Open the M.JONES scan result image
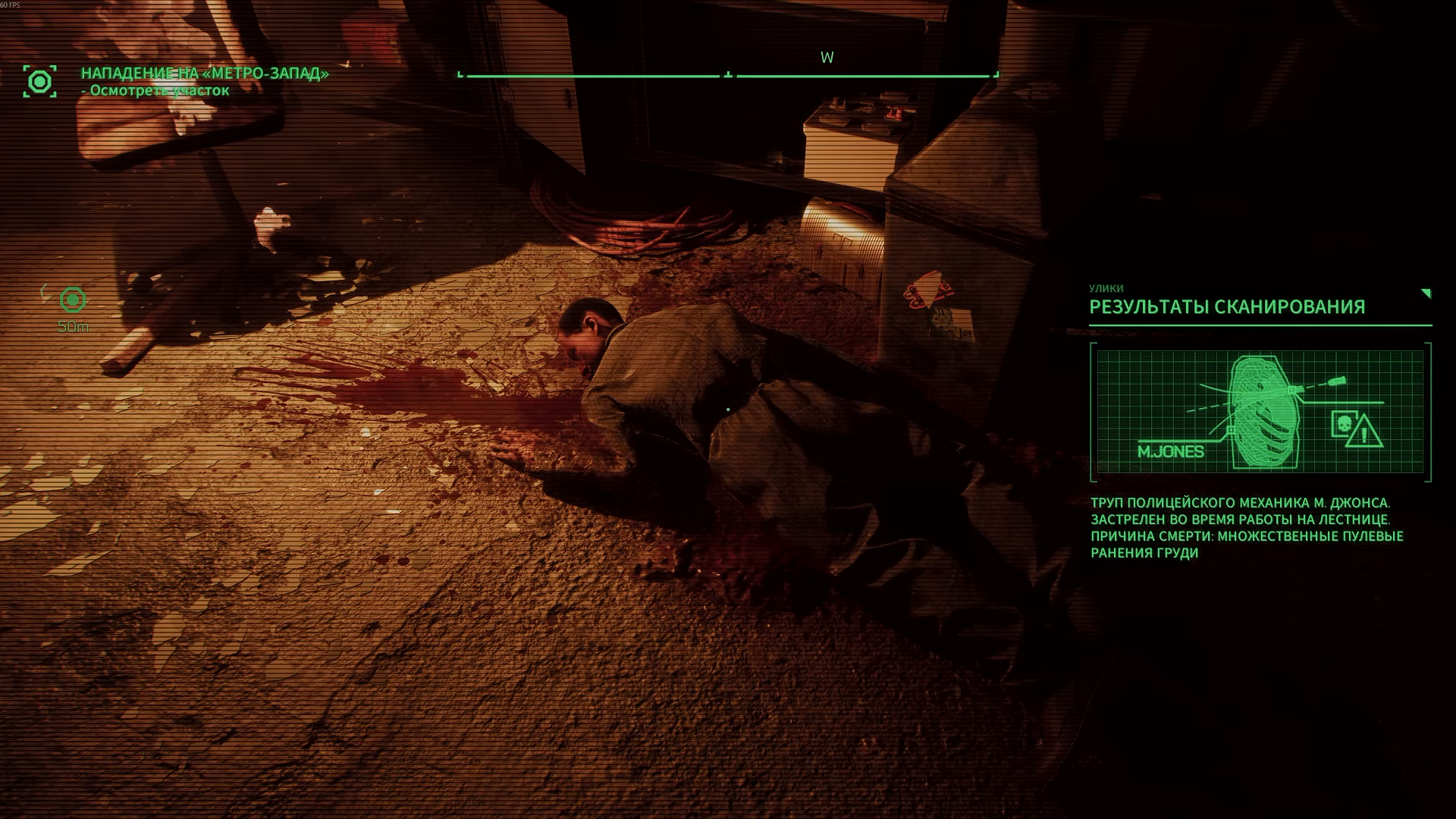 [1260, 412]
